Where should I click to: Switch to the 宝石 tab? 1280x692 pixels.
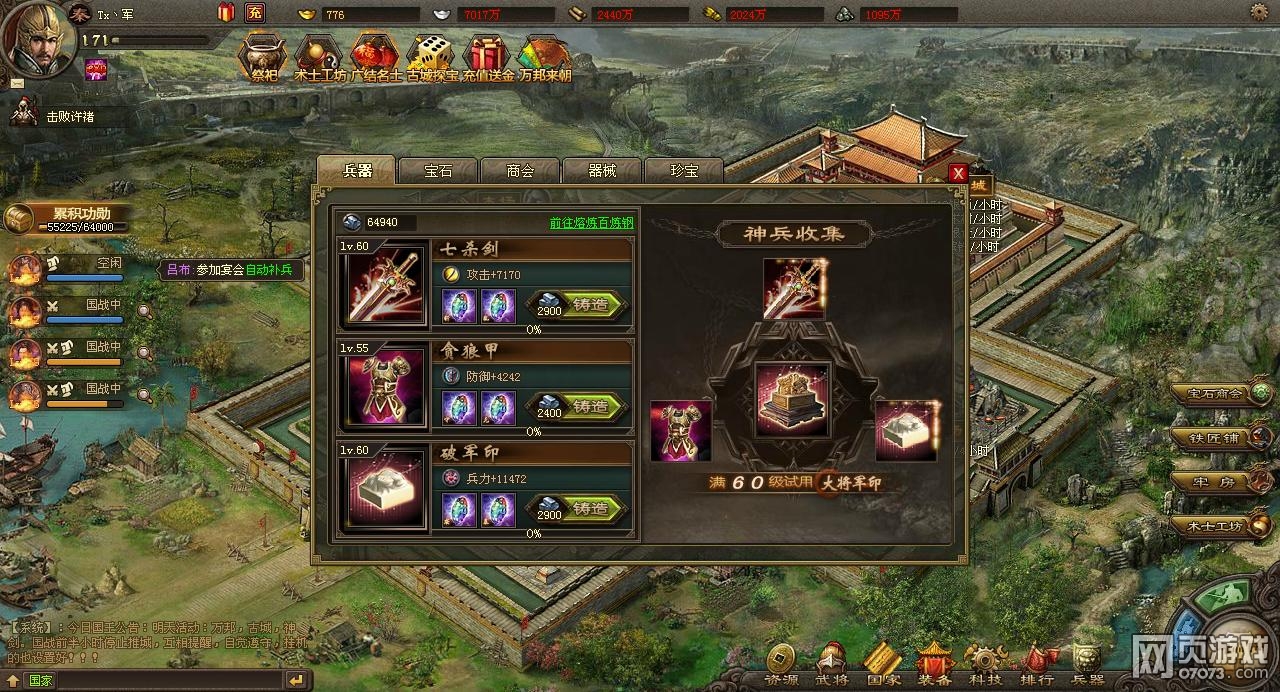(439, 171)
